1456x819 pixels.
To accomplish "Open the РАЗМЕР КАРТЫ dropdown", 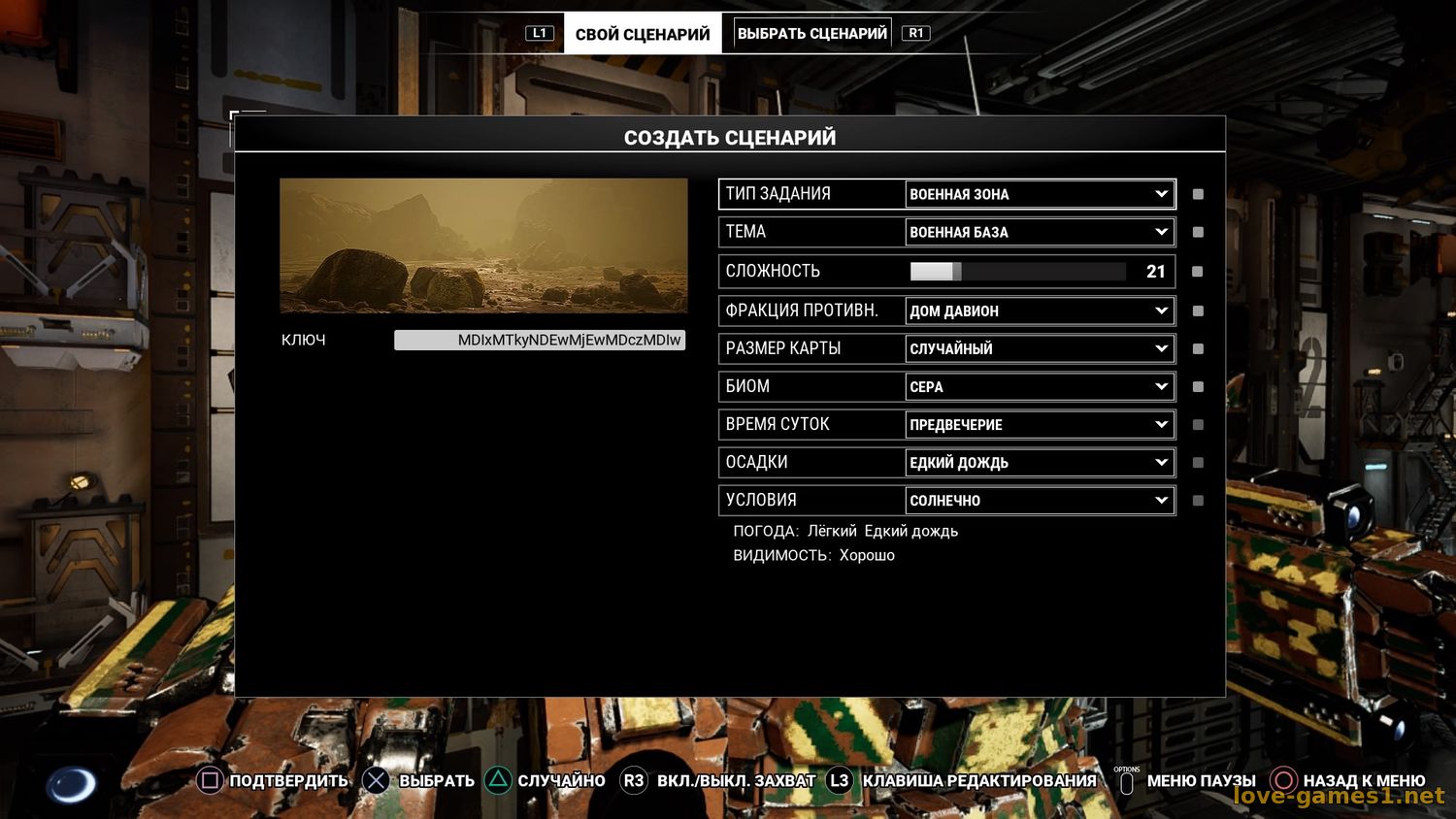I will pyautogui.click(x=1039, y=348).
